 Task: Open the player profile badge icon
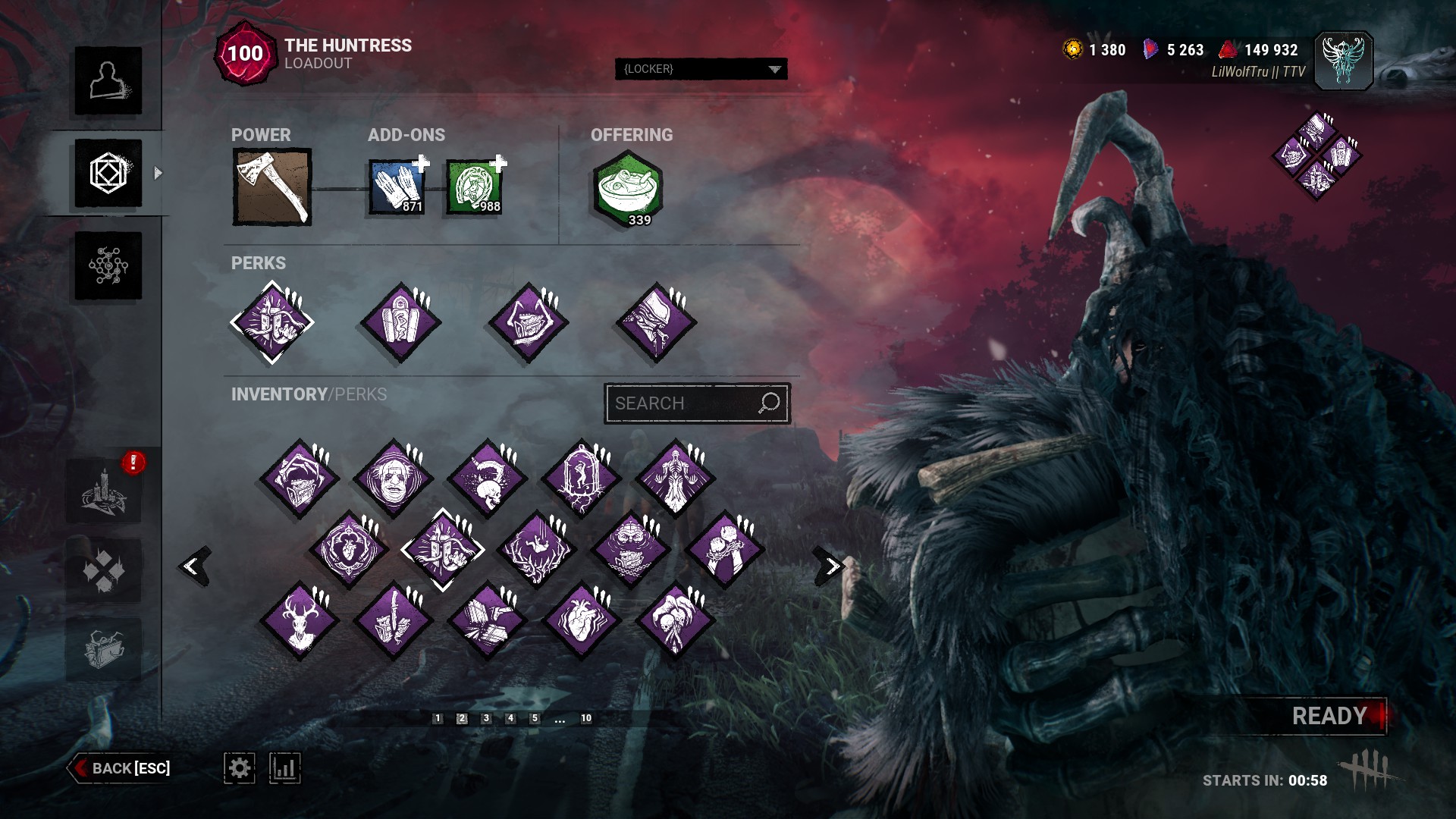pos(1342,61)
